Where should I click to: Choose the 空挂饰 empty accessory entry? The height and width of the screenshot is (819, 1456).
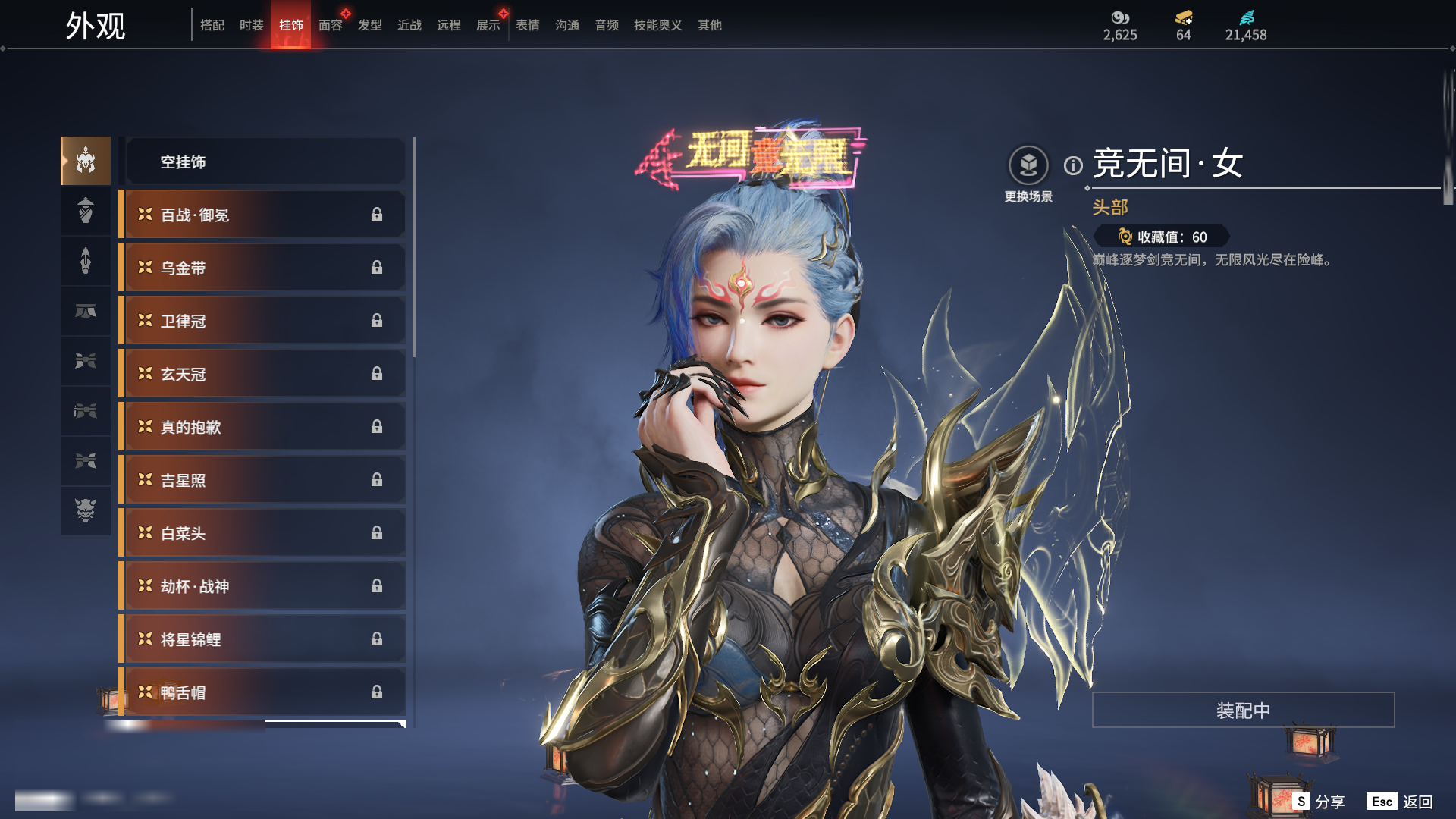pos(265,162)
